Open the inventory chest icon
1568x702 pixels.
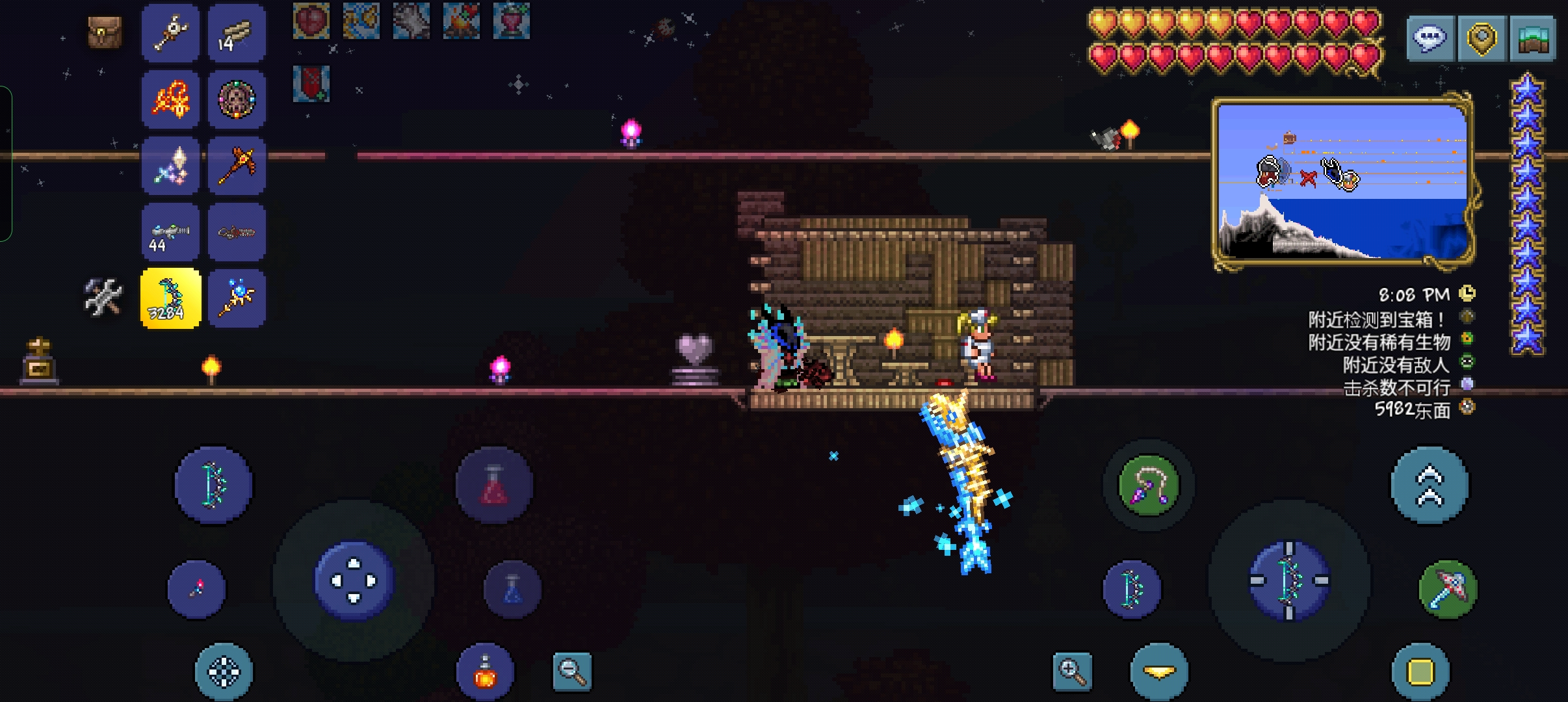105,32
